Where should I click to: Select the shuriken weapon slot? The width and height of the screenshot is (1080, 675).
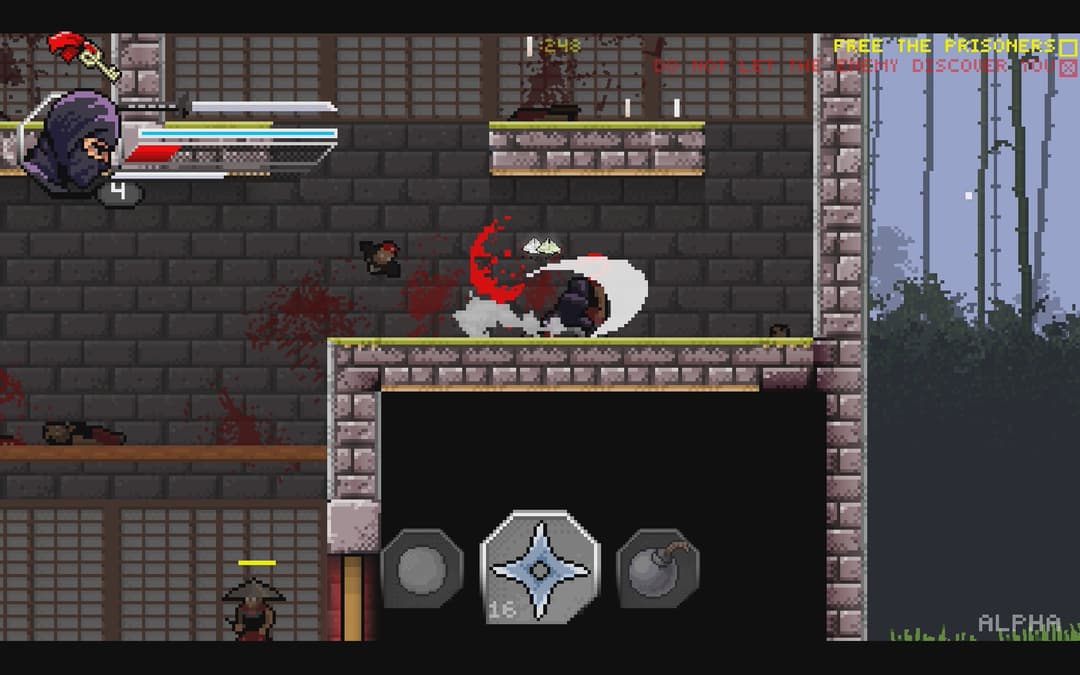pyautogui.click(x=540, y=568)
